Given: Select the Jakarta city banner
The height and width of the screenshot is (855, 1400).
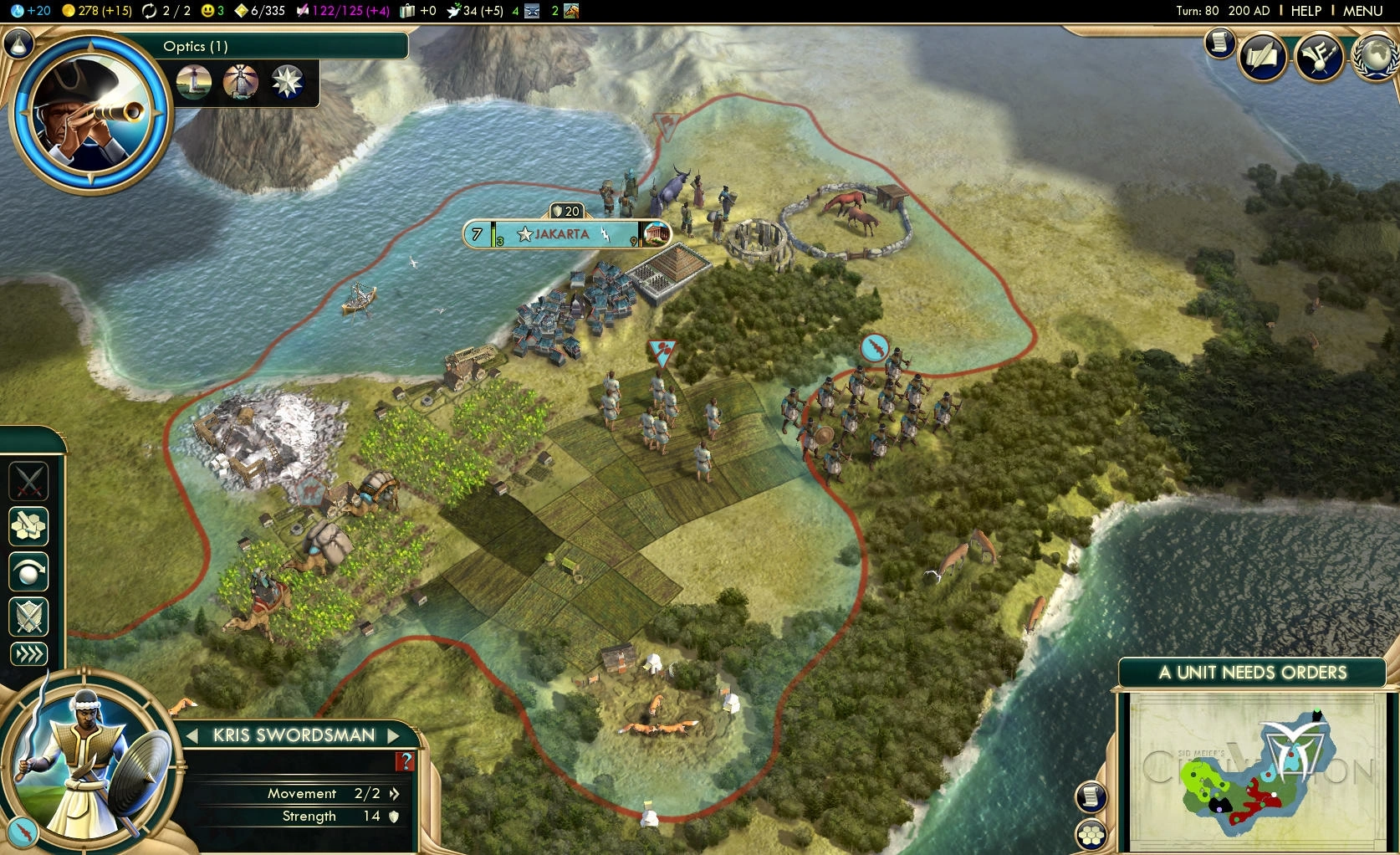Looking at the screenshot, I should [562, 234].
